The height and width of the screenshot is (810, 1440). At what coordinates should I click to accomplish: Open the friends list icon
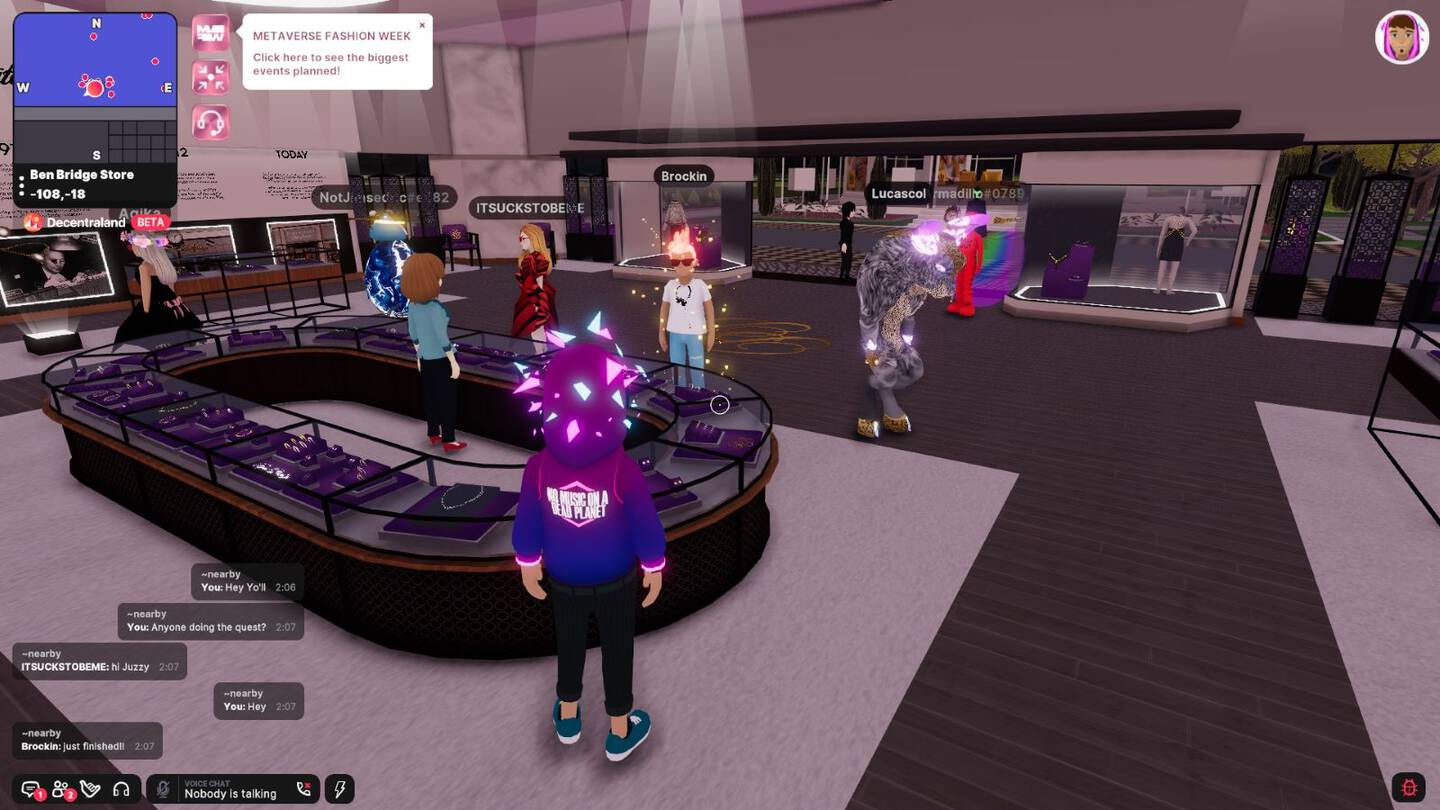pos(60,789)
